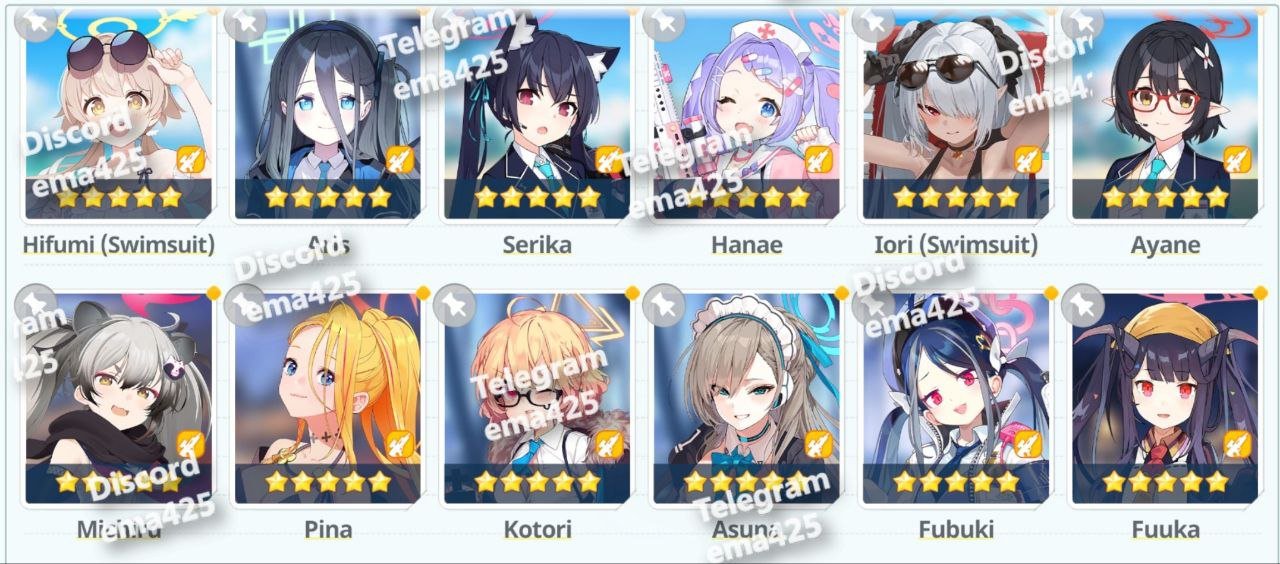Select the Michiru character card

(118, 395)
